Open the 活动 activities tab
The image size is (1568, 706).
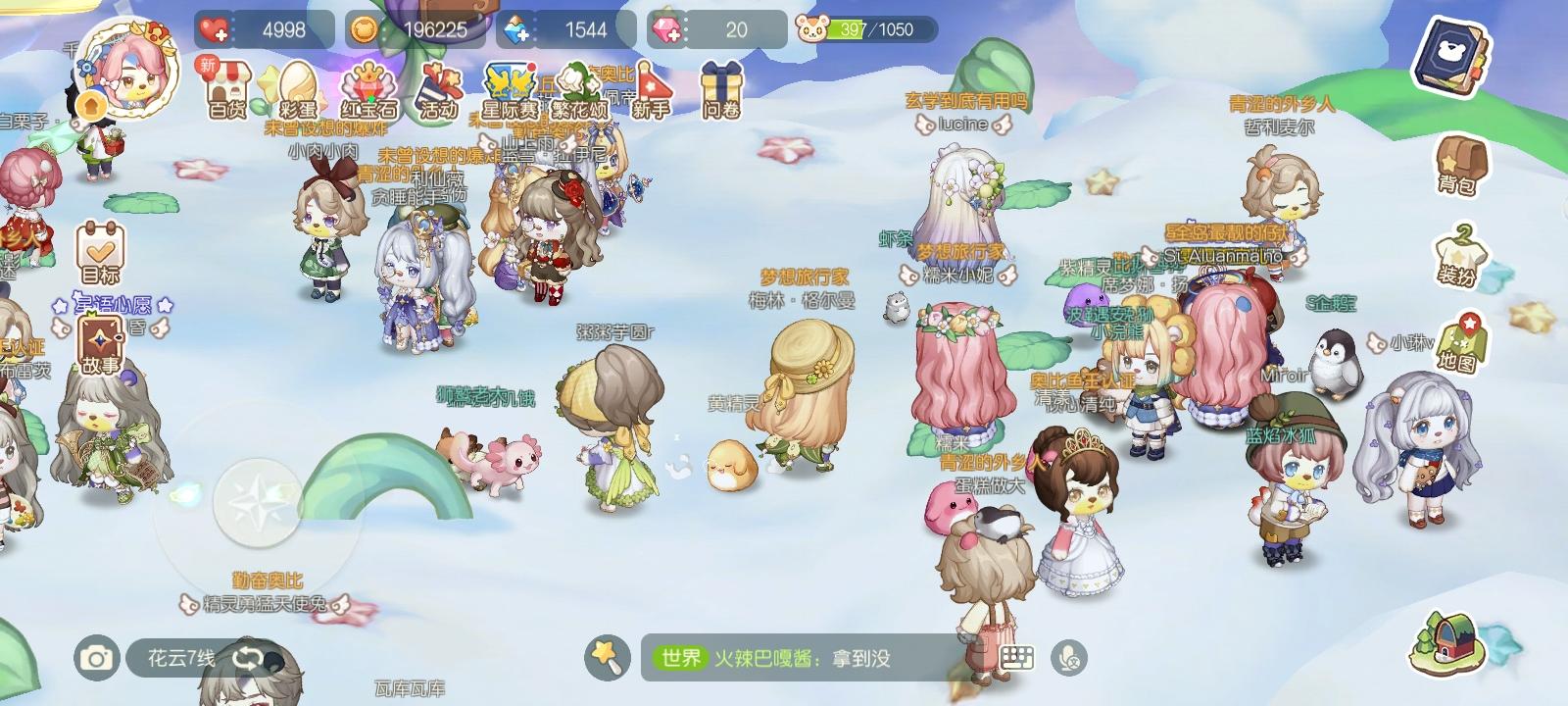(441, 88)
